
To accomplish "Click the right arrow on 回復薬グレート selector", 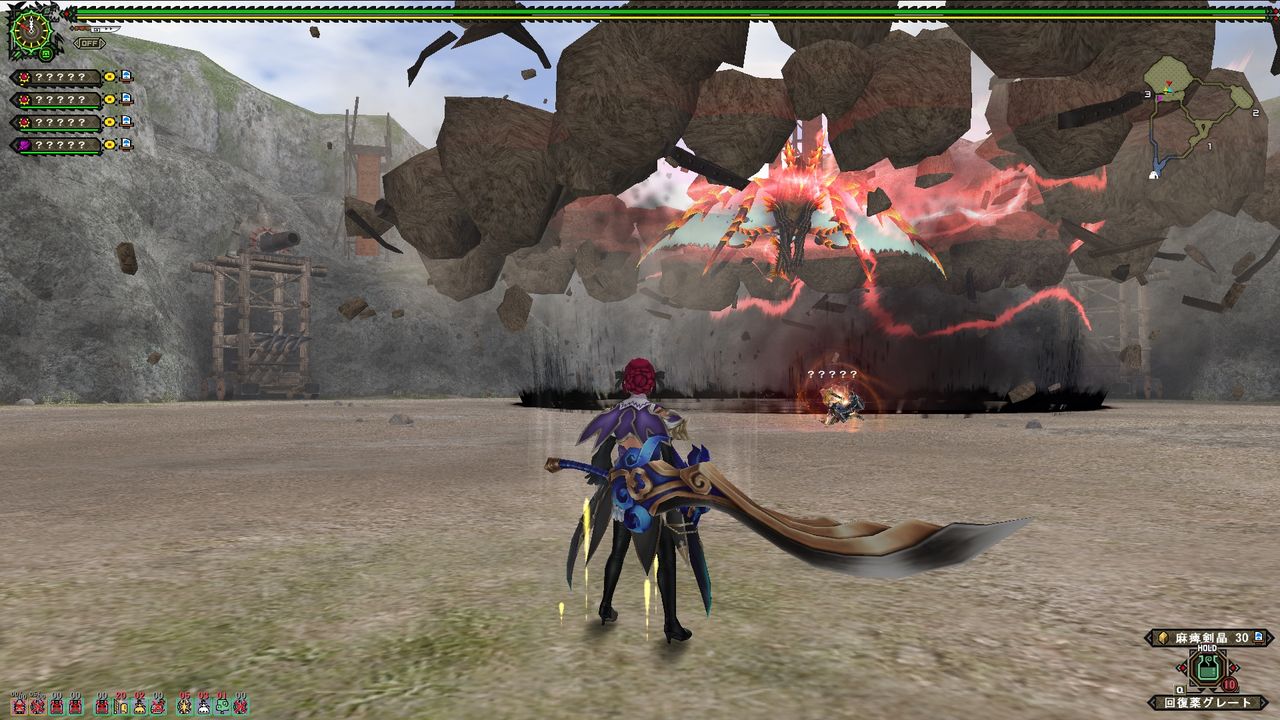I will point(1263,701).
